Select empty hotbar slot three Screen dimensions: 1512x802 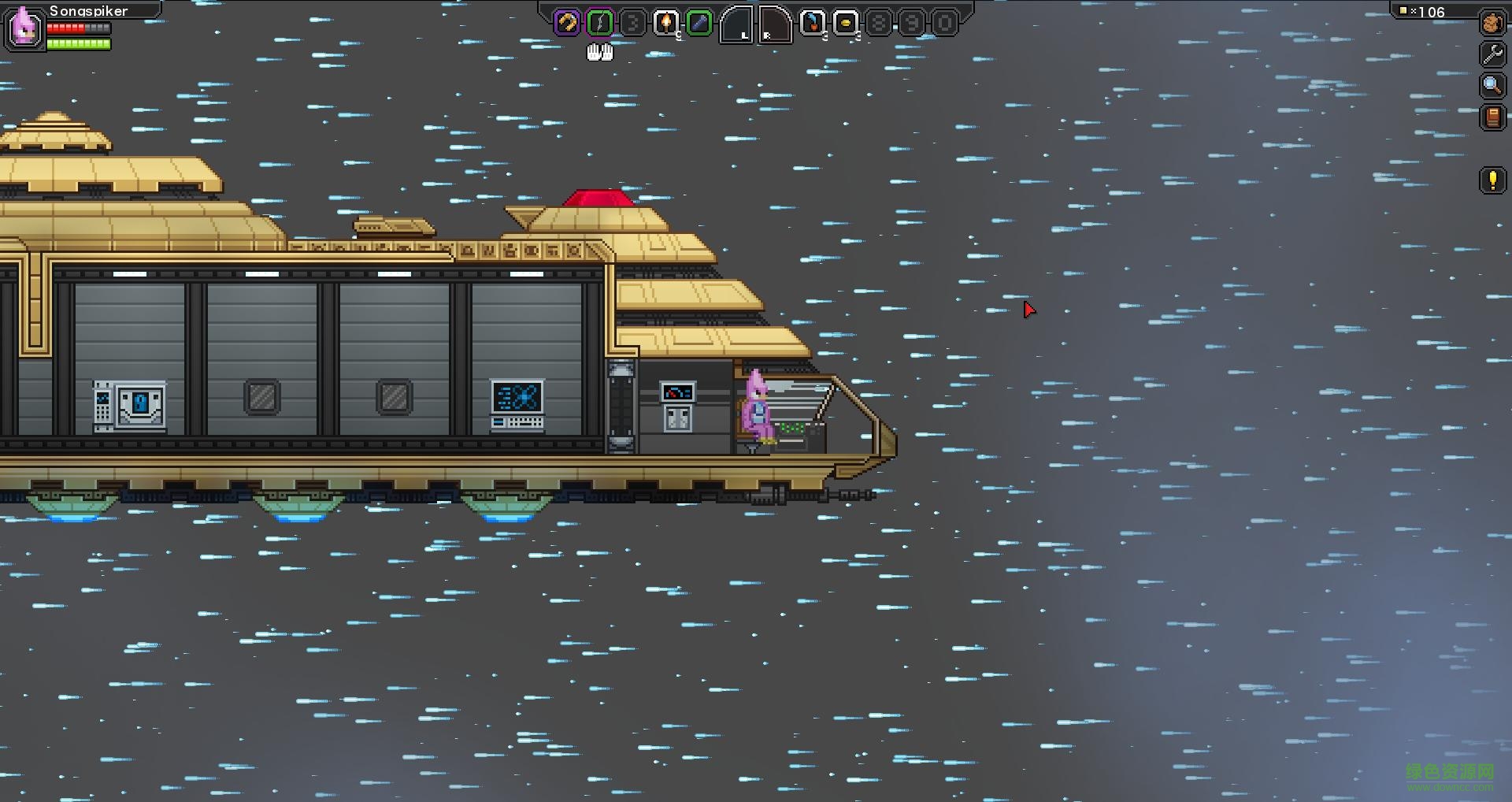[632, 21]
